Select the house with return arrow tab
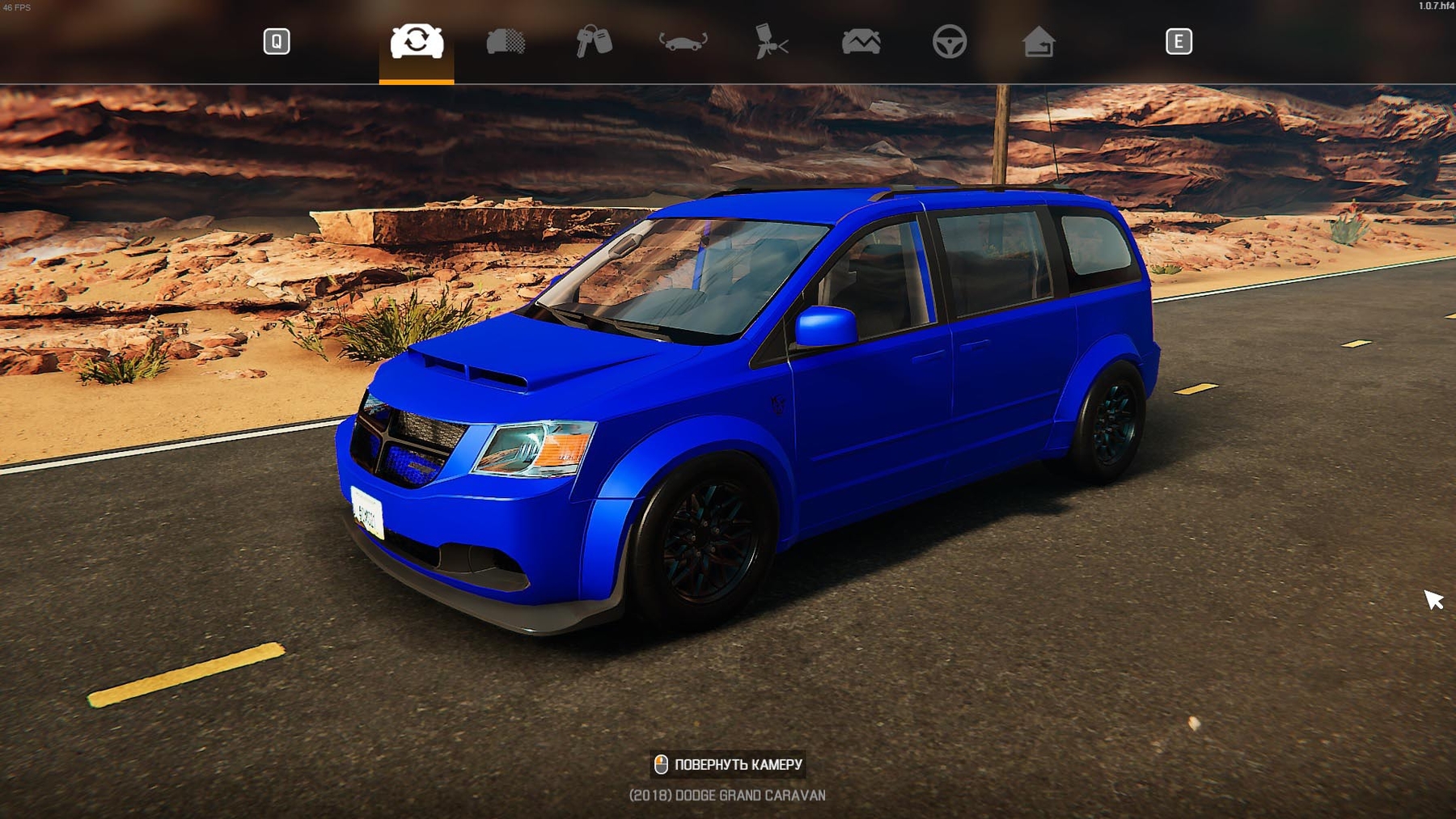 (1039, 41)
